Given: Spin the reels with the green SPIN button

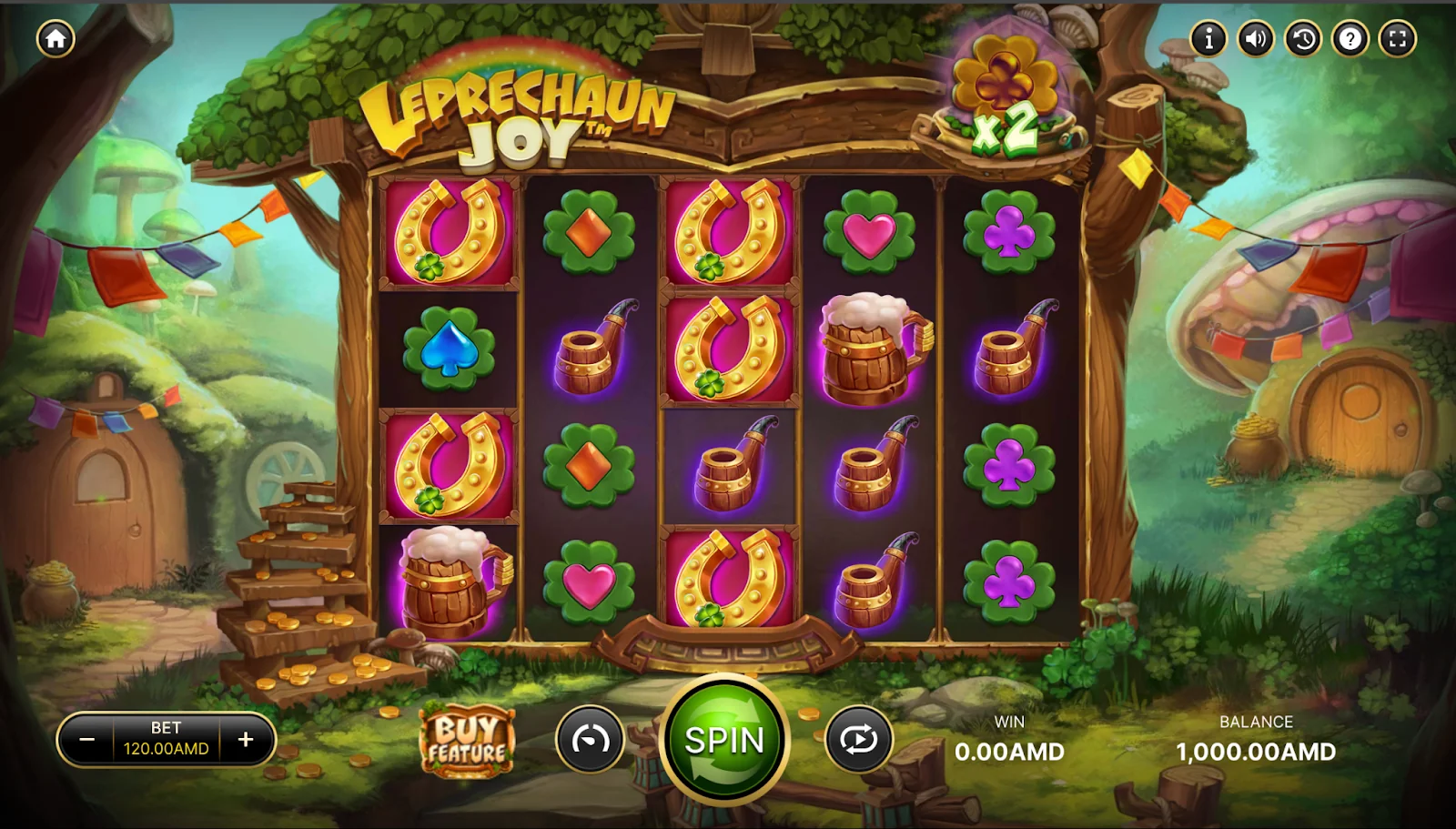Looking at the screenshot, I should click(x=724, y=741).
